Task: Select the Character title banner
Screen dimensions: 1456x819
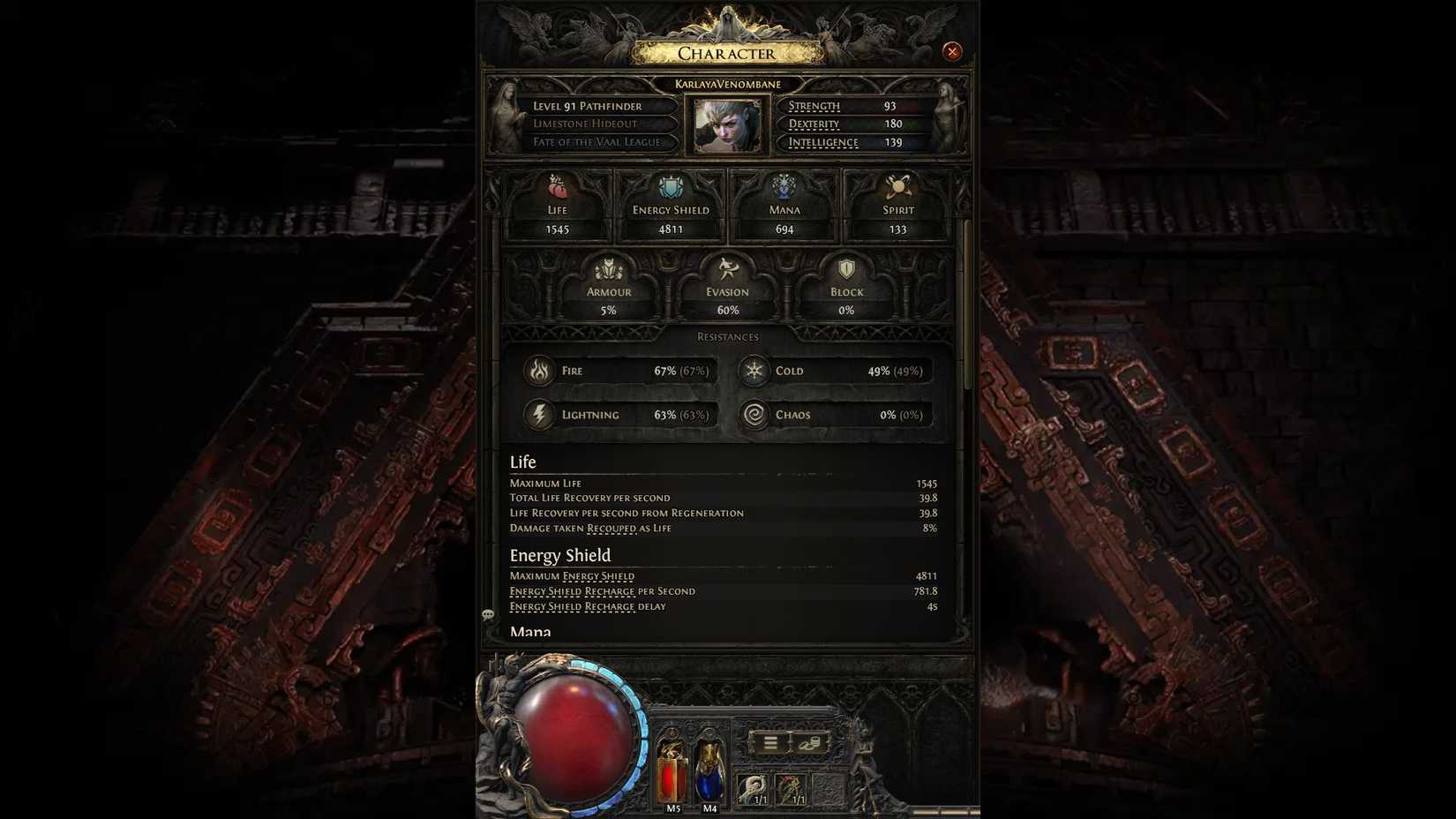Action: click(x=726, y=53)
